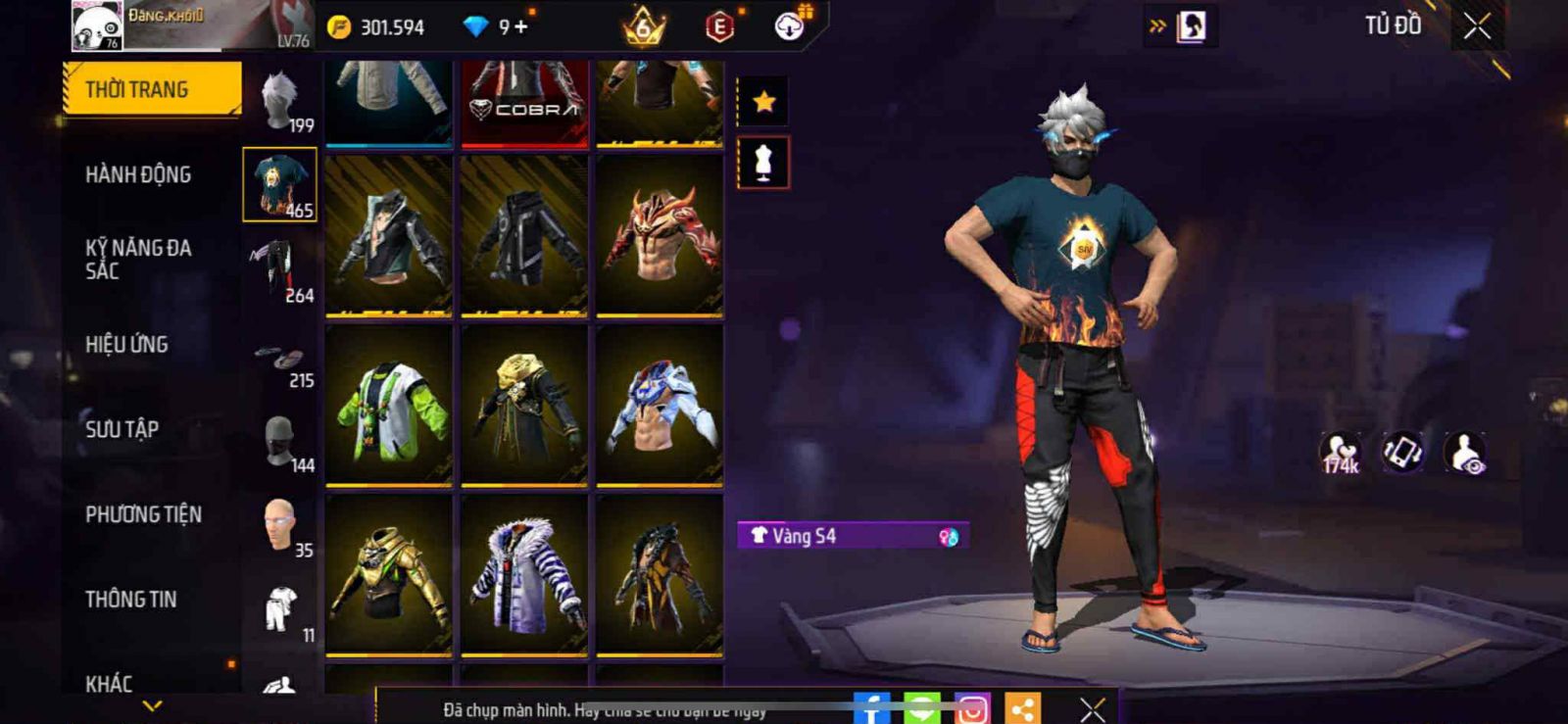Select the green and white jacket
Screen dimensions: 1568x724
389,405
